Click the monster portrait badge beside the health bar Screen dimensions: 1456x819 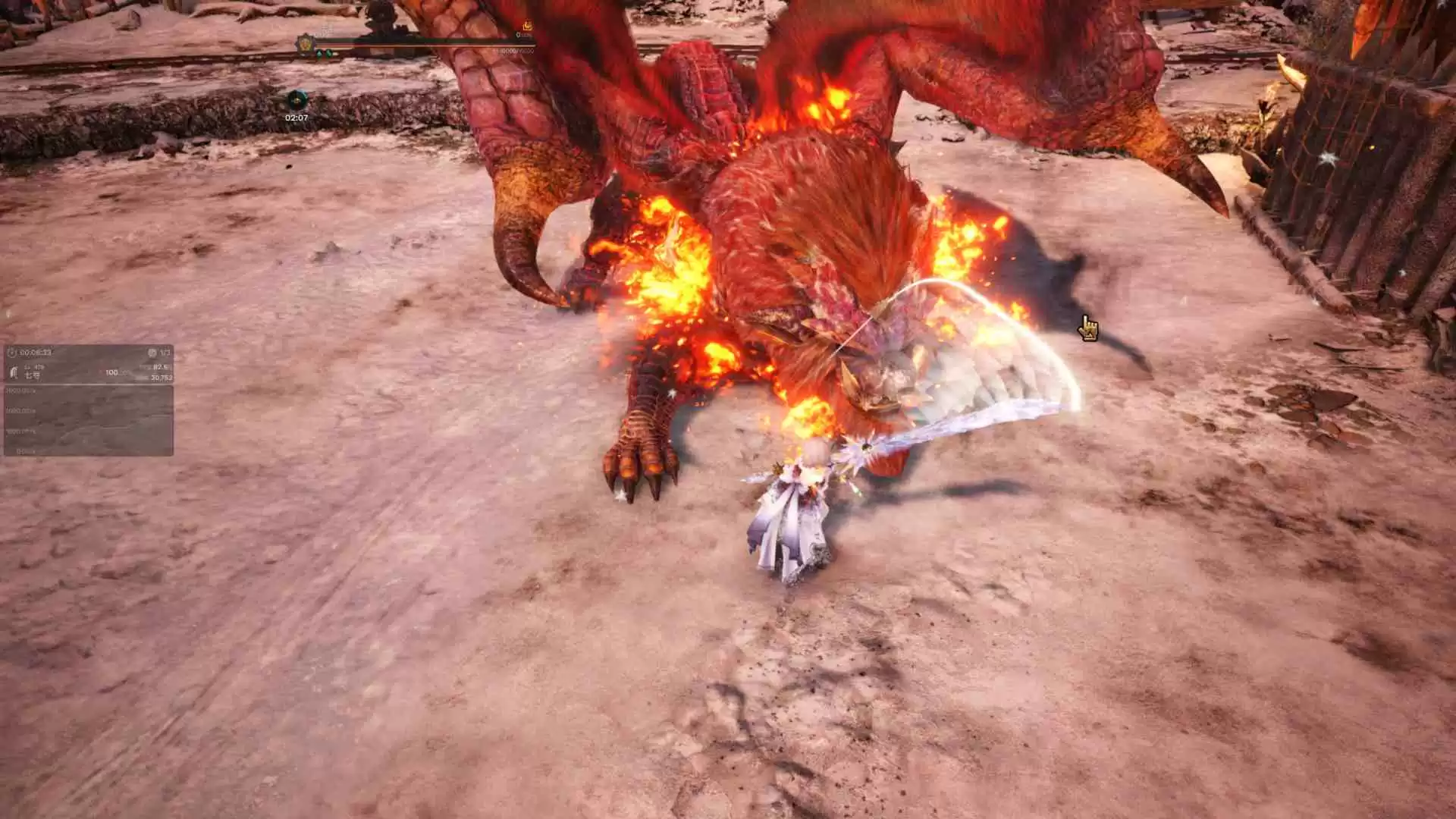pos(306,42)
